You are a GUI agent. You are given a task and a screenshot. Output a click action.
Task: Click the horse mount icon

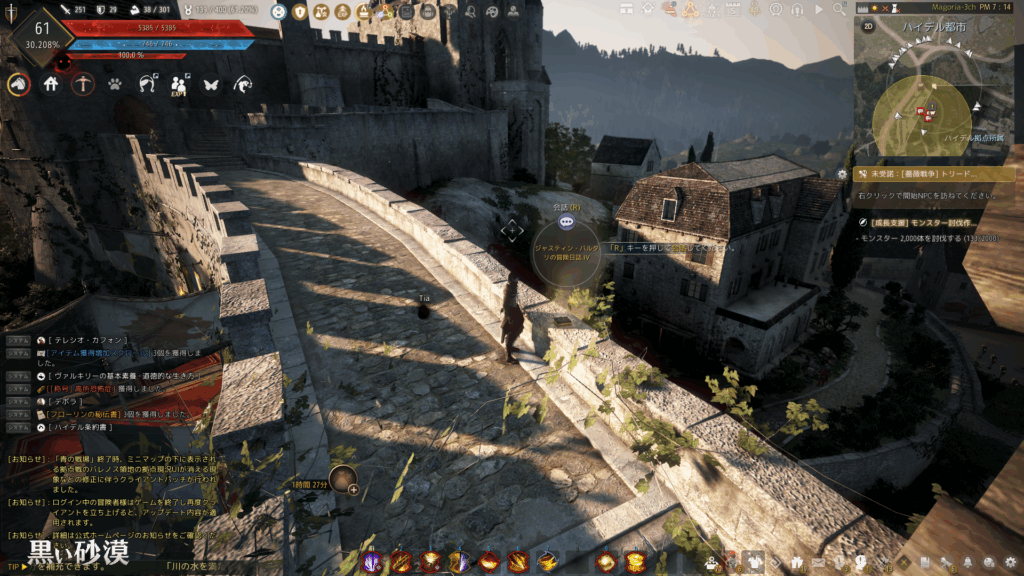point(19,85)
